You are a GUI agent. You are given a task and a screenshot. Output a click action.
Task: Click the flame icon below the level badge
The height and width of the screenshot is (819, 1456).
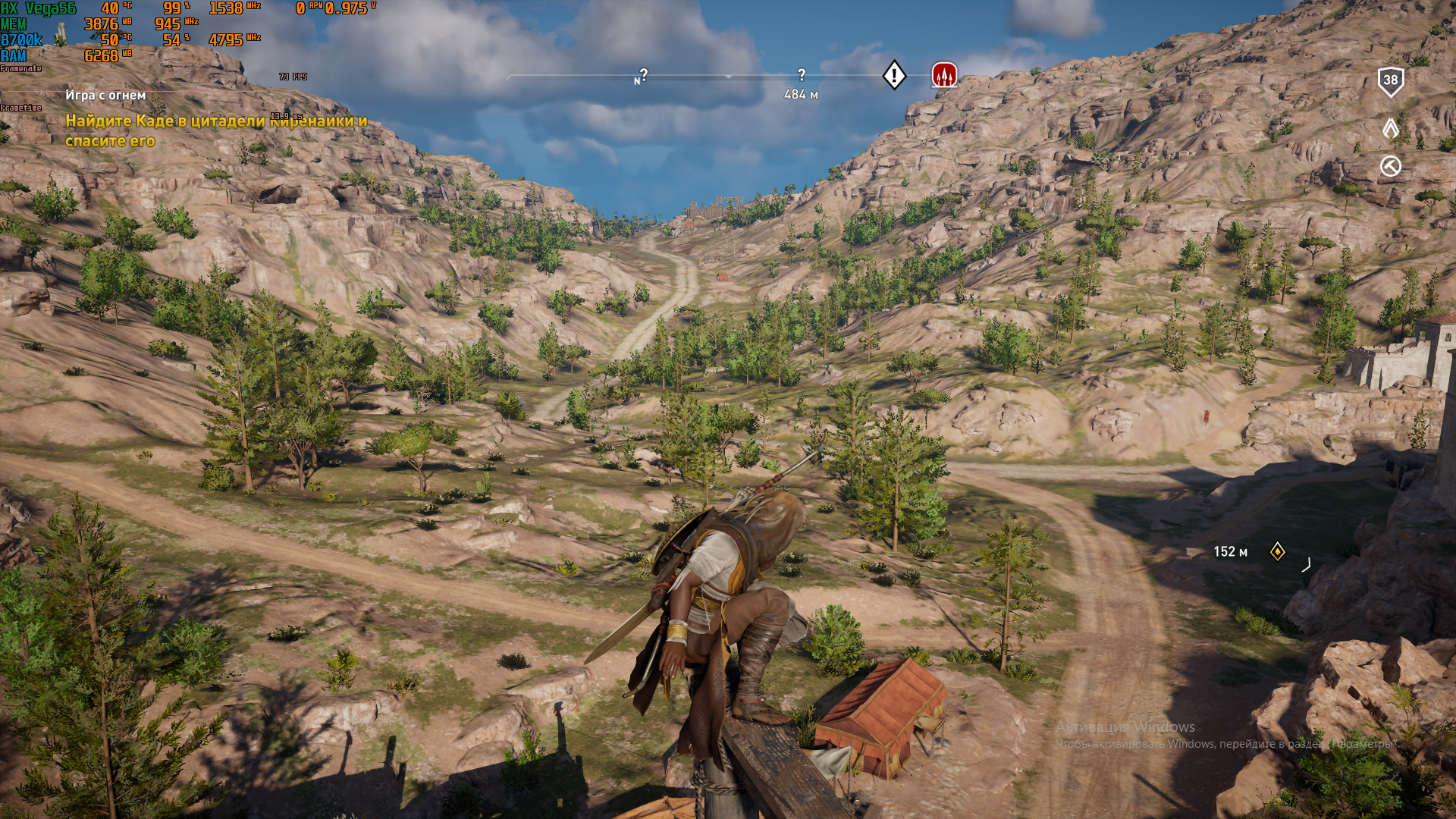[1390, 127]
